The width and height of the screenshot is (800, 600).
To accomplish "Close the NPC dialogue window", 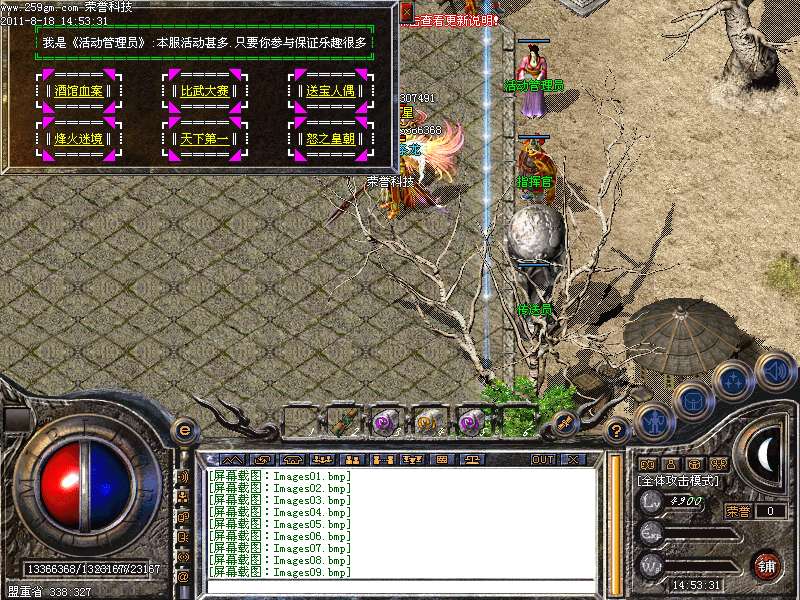I will pos(407,12).
